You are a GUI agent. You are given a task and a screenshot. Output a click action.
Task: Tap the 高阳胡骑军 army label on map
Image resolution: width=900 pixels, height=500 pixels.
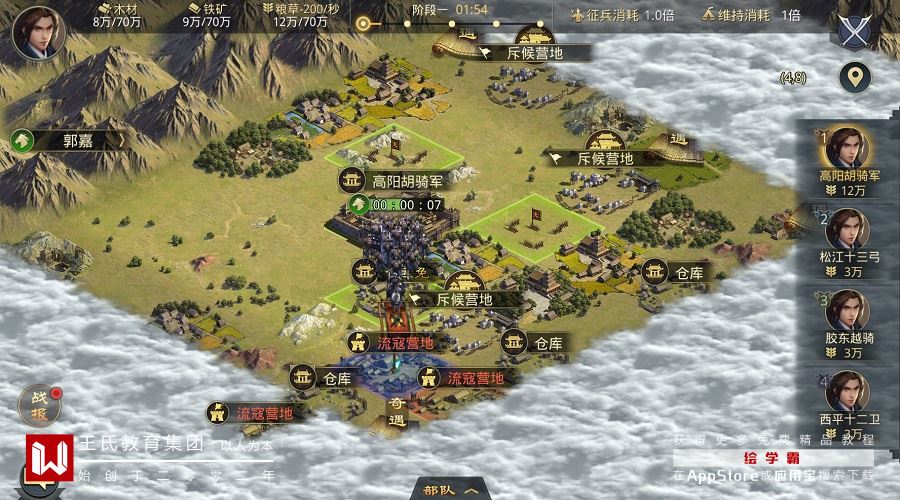coord(395,181)
